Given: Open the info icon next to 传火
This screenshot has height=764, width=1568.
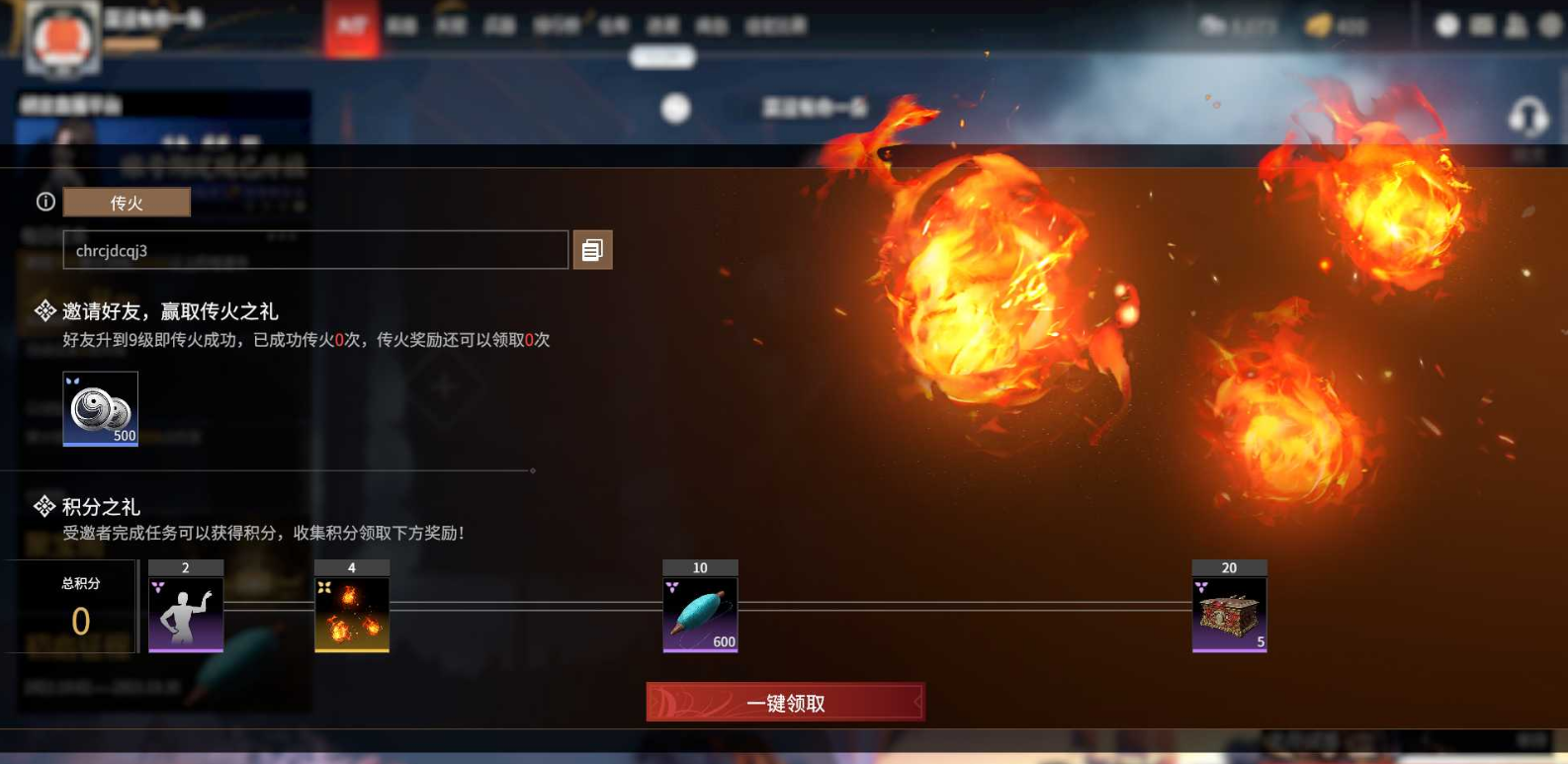Looking at the screenshot, I should coord(44,202).
